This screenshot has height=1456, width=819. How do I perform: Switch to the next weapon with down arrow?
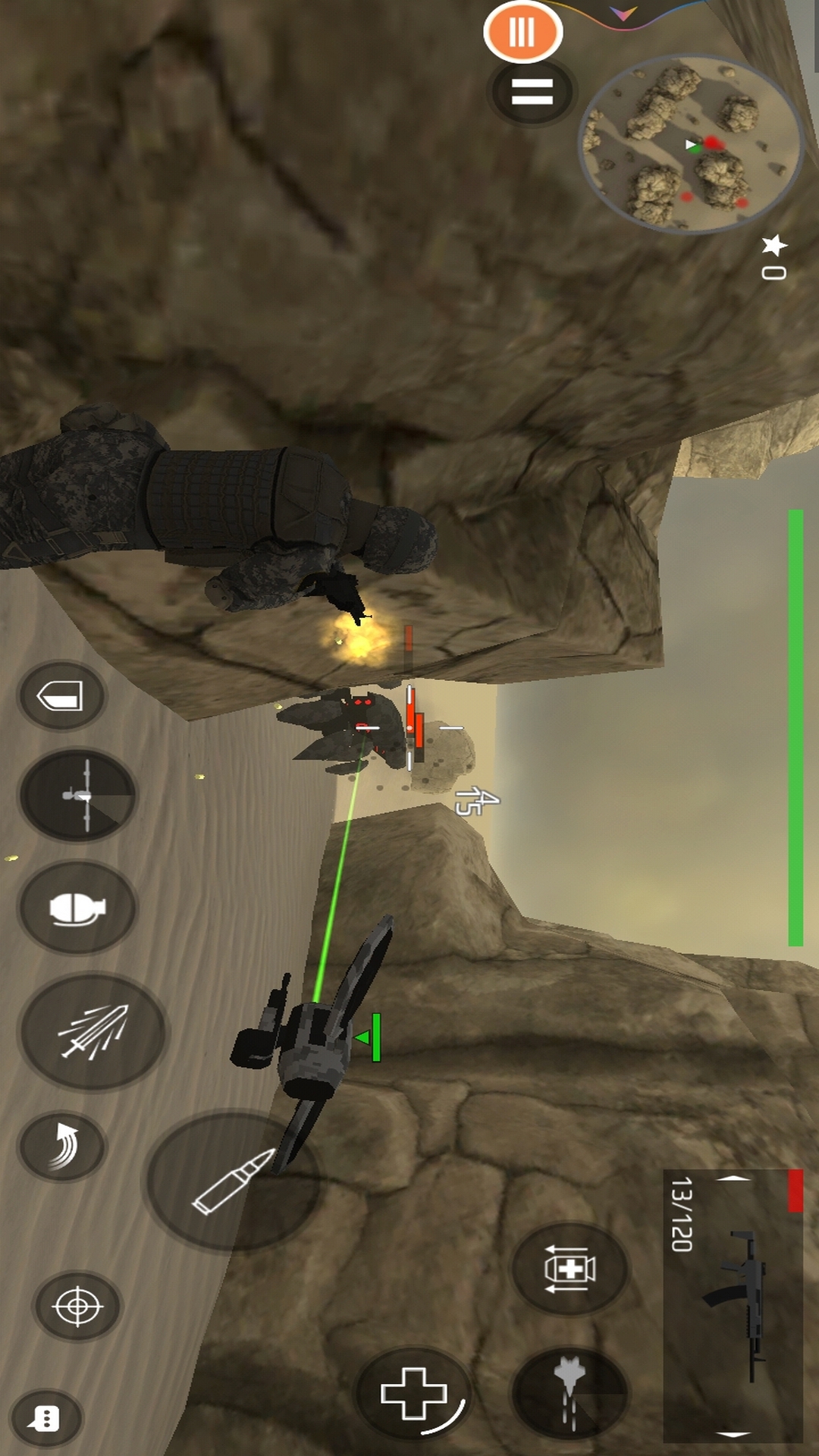point(733,1434)
